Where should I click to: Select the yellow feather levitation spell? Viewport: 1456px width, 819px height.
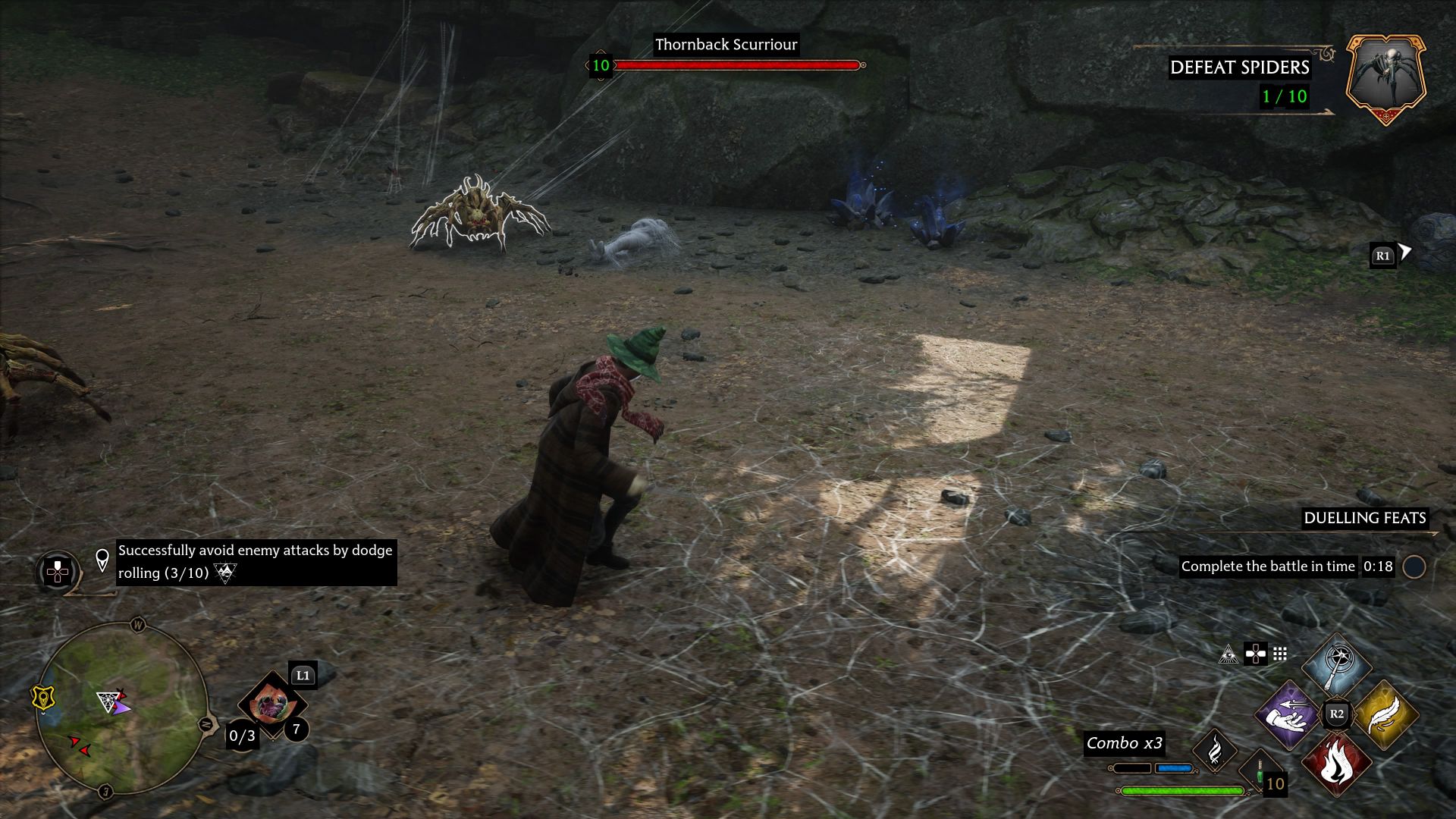[x=1384, y=714]
